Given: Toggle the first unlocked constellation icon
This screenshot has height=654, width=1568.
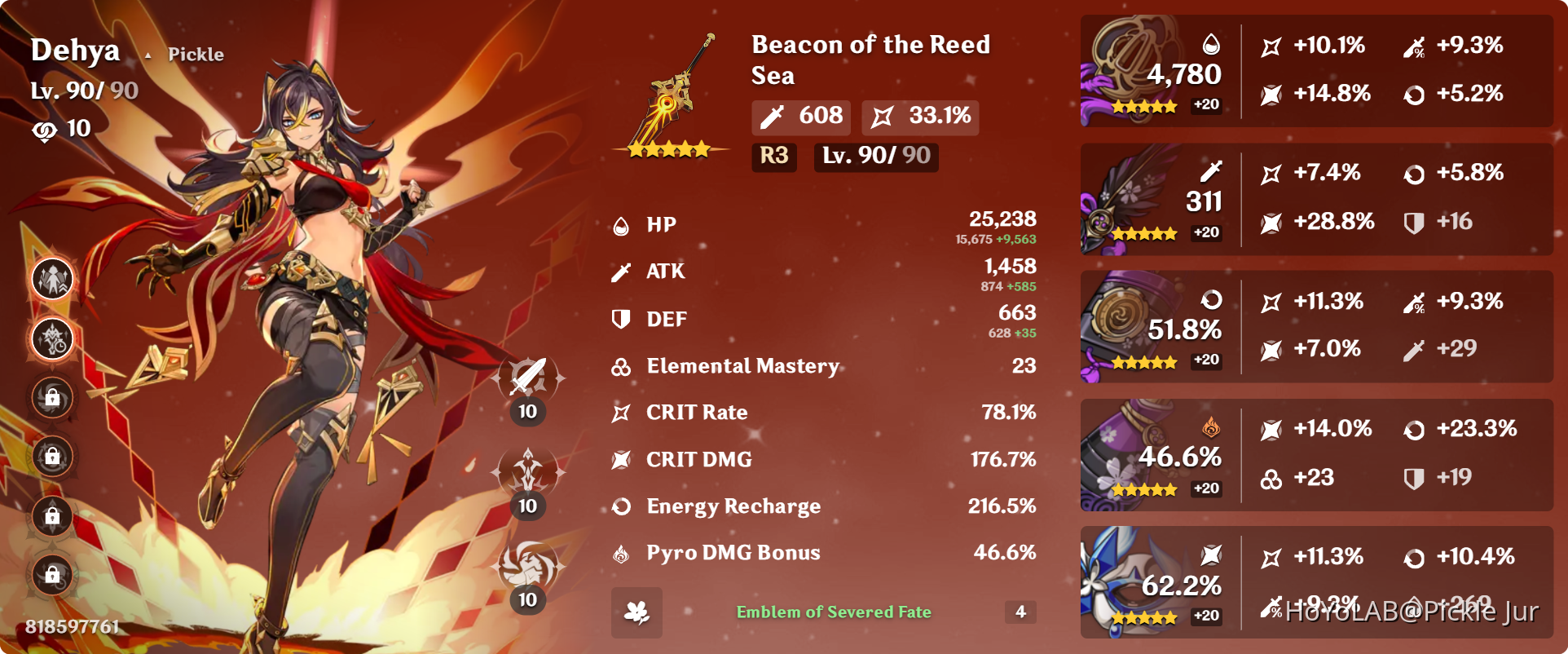Looking at the screenshot, I should 51,277.
